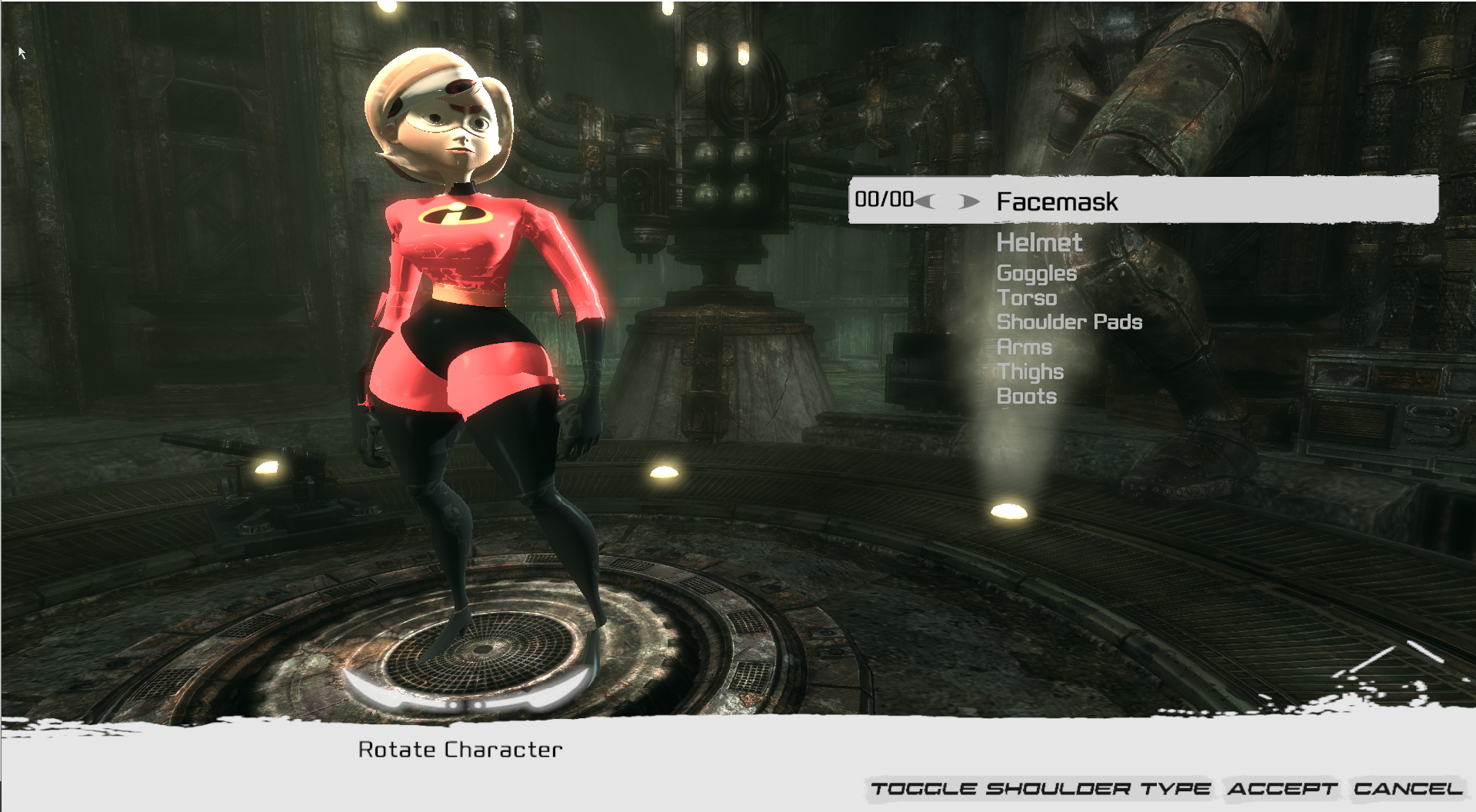Select the Facemask header in the selector bar

point(1057,202)
